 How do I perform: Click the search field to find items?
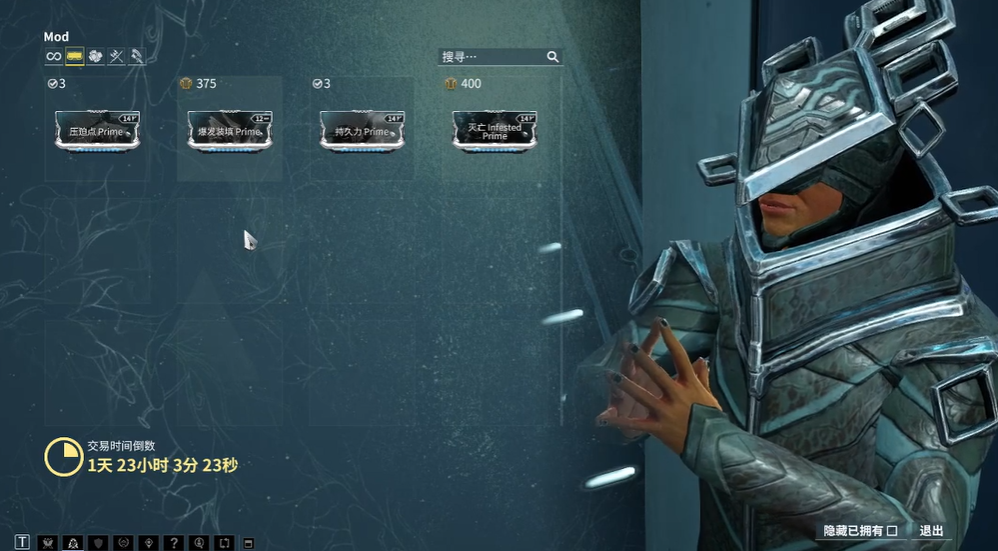click(x=492, y=57)
